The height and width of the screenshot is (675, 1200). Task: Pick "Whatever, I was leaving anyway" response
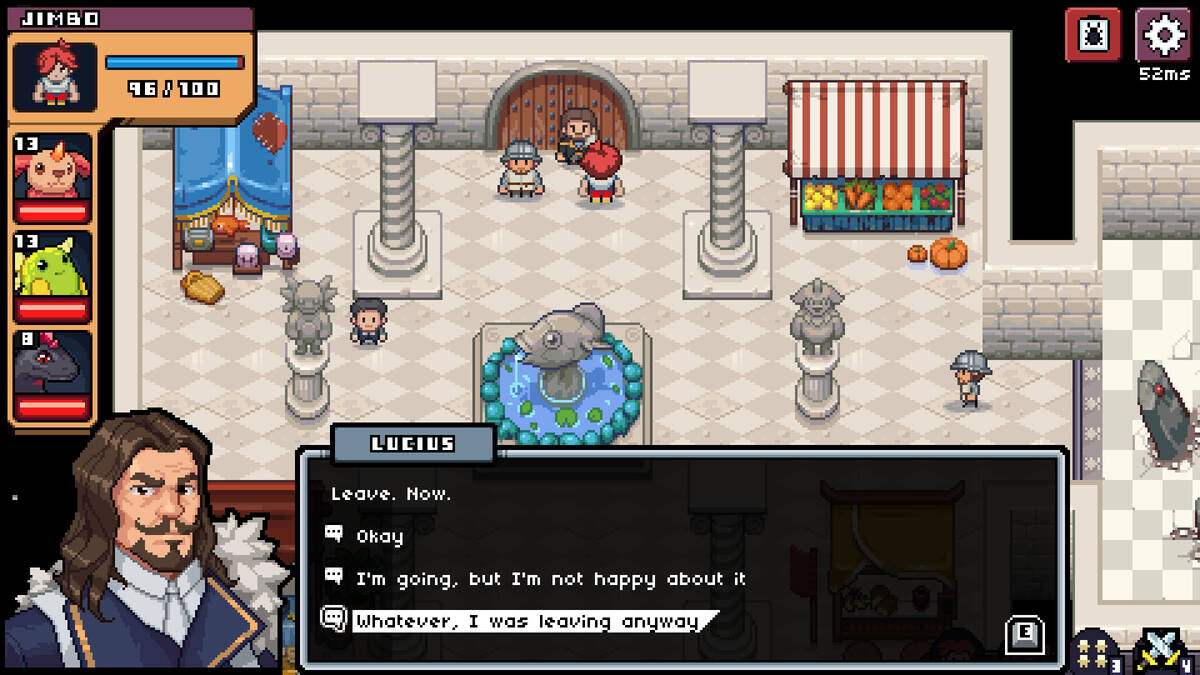point(527,622)
